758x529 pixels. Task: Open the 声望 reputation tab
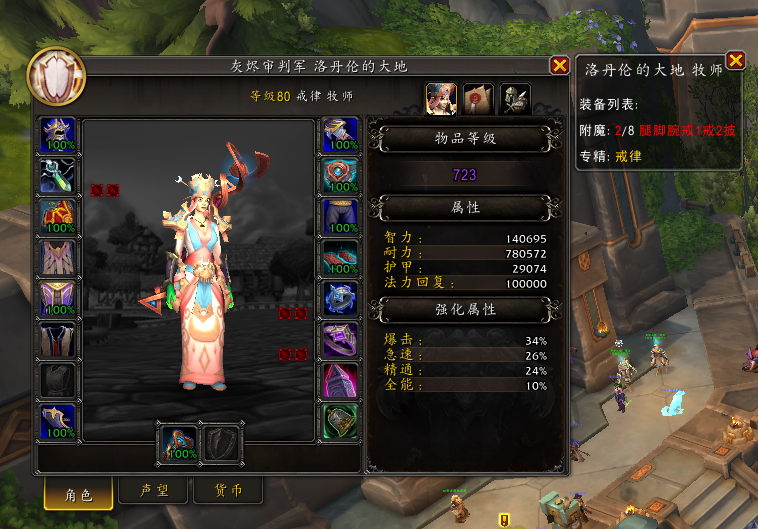coord(152,491)
